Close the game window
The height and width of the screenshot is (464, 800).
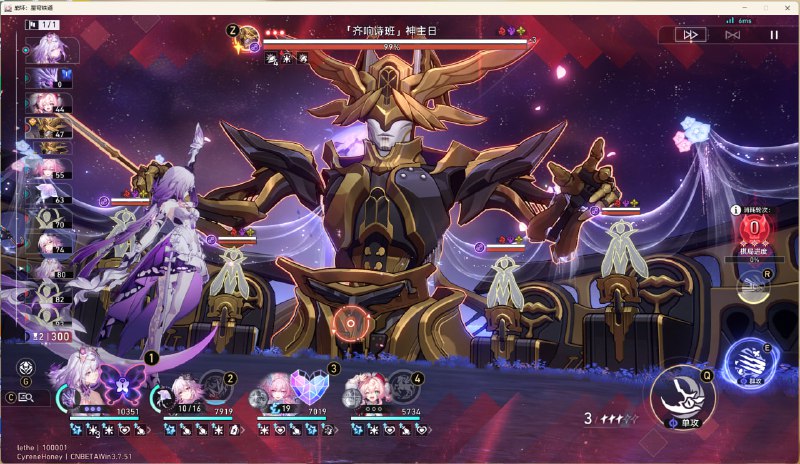784,7
